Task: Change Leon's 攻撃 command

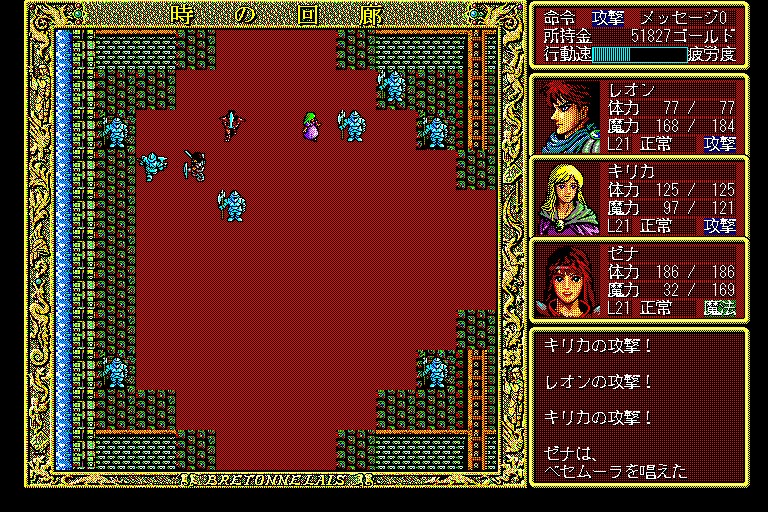Action: tap(719, 144)
